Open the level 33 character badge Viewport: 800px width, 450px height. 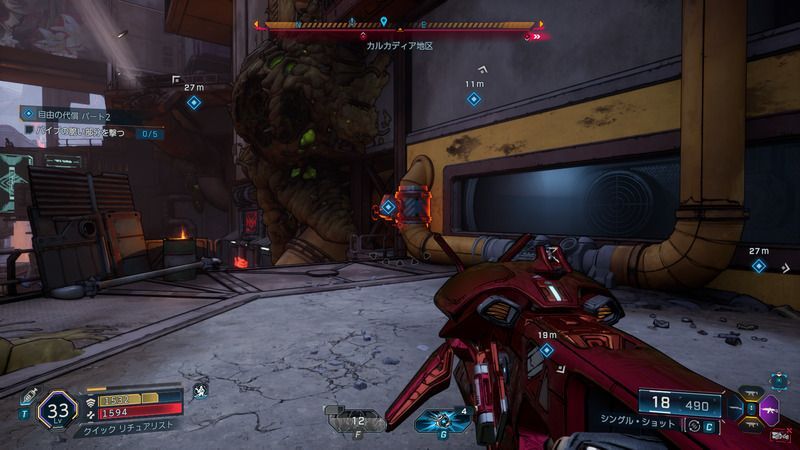coord(57,408)
